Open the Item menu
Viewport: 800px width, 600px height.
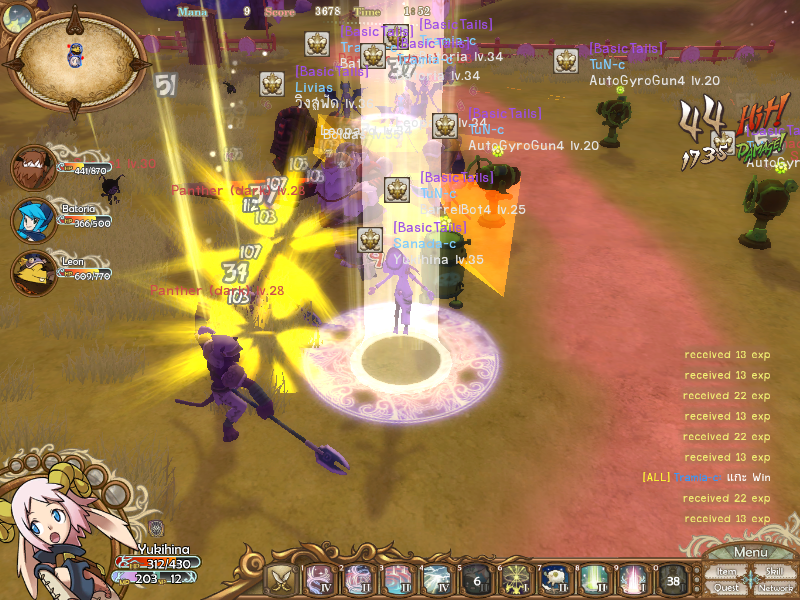pyautogui.click(x=727, y=571)
